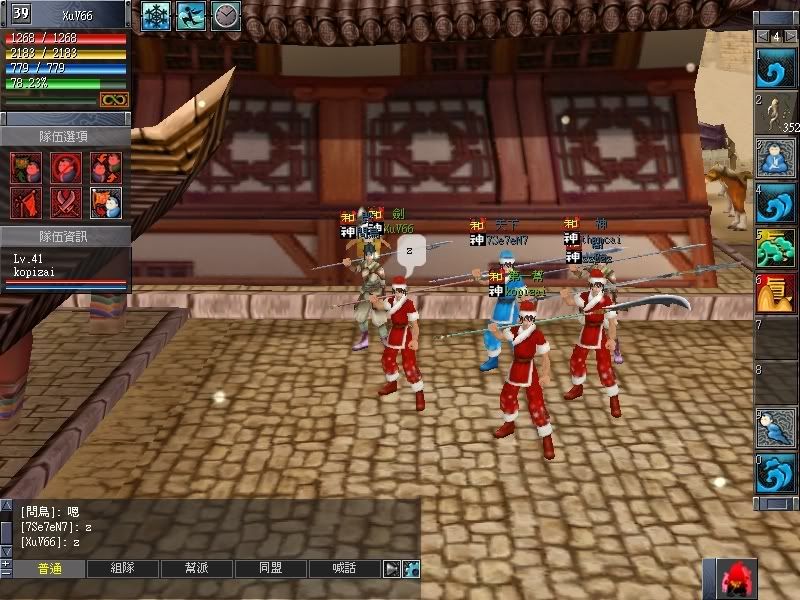Switch to the 同盟 alliance chat tab

271,568
